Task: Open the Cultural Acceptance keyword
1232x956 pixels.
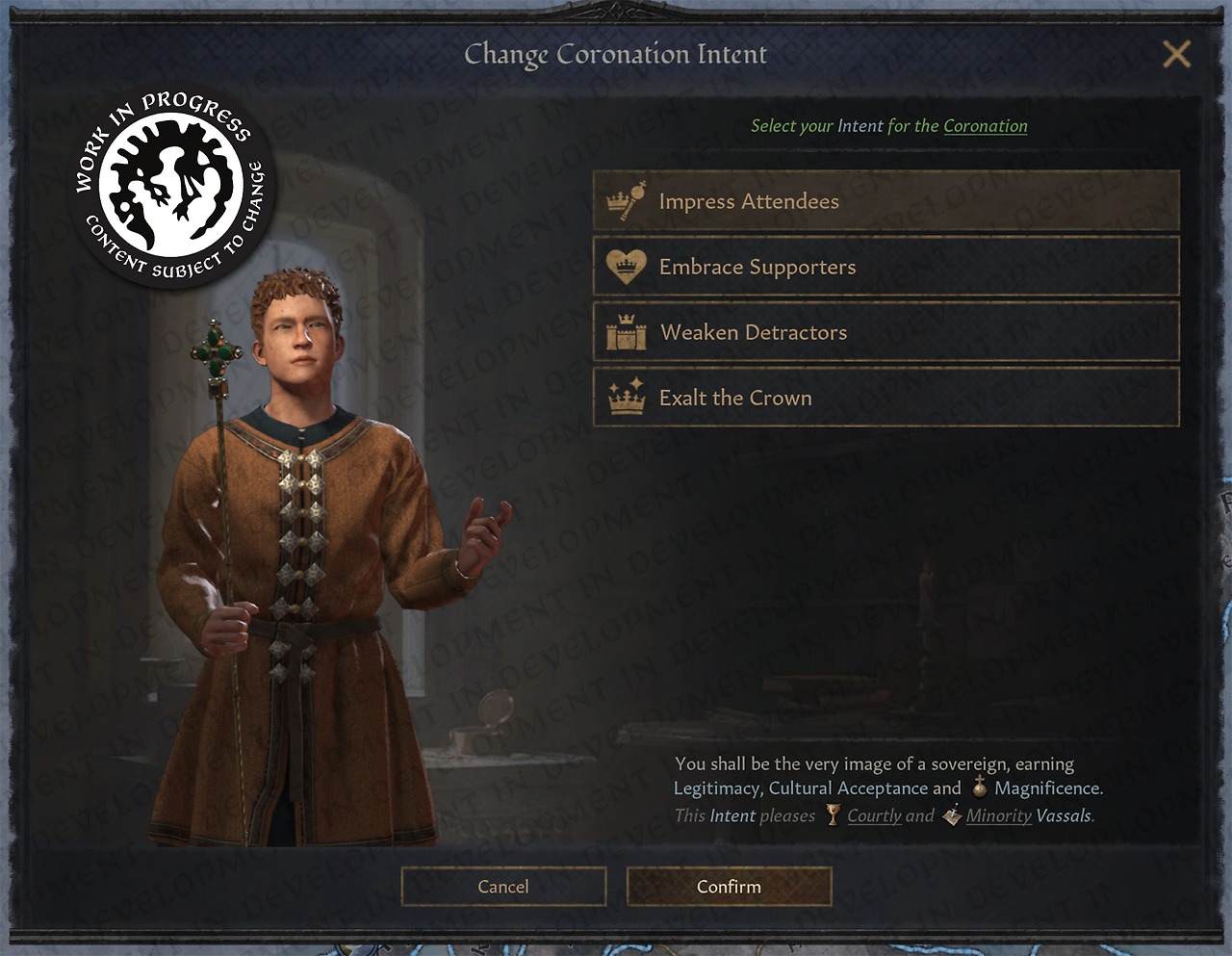Action: pyautogui.click(x=848, y=788)
